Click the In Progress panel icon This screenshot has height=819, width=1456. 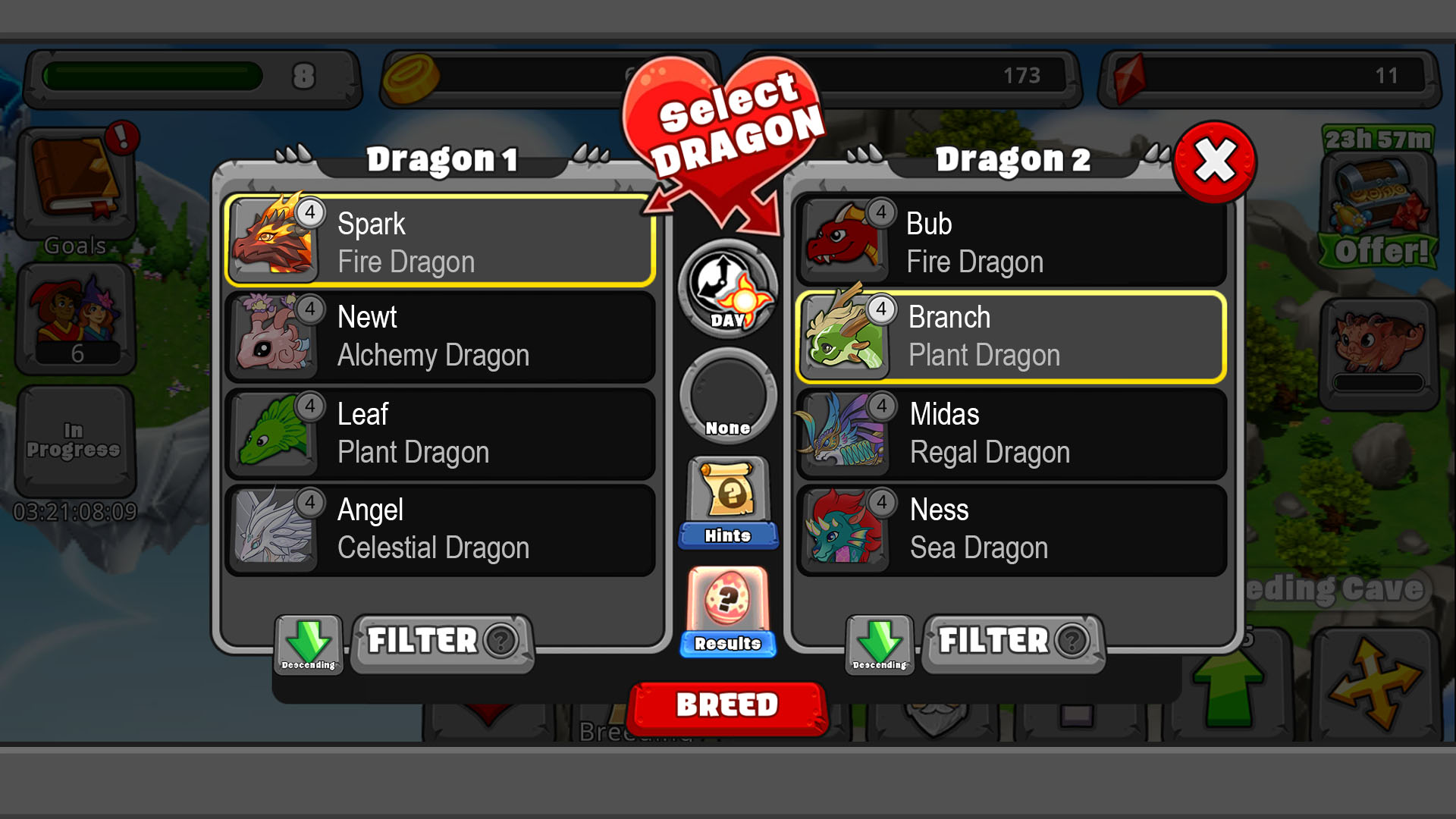tap(76, 438)
